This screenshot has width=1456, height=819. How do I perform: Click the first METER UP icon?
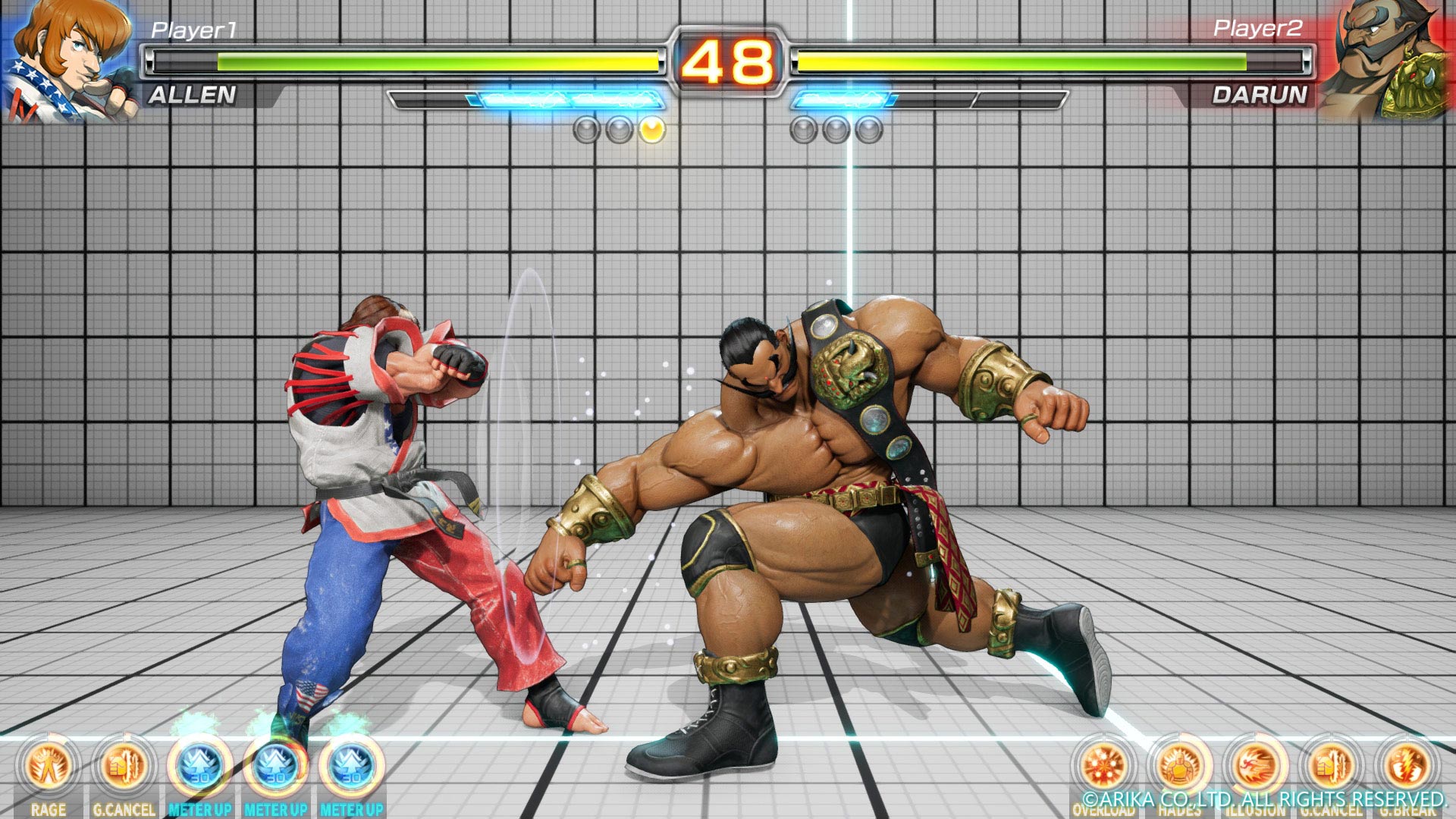[199, 766]
